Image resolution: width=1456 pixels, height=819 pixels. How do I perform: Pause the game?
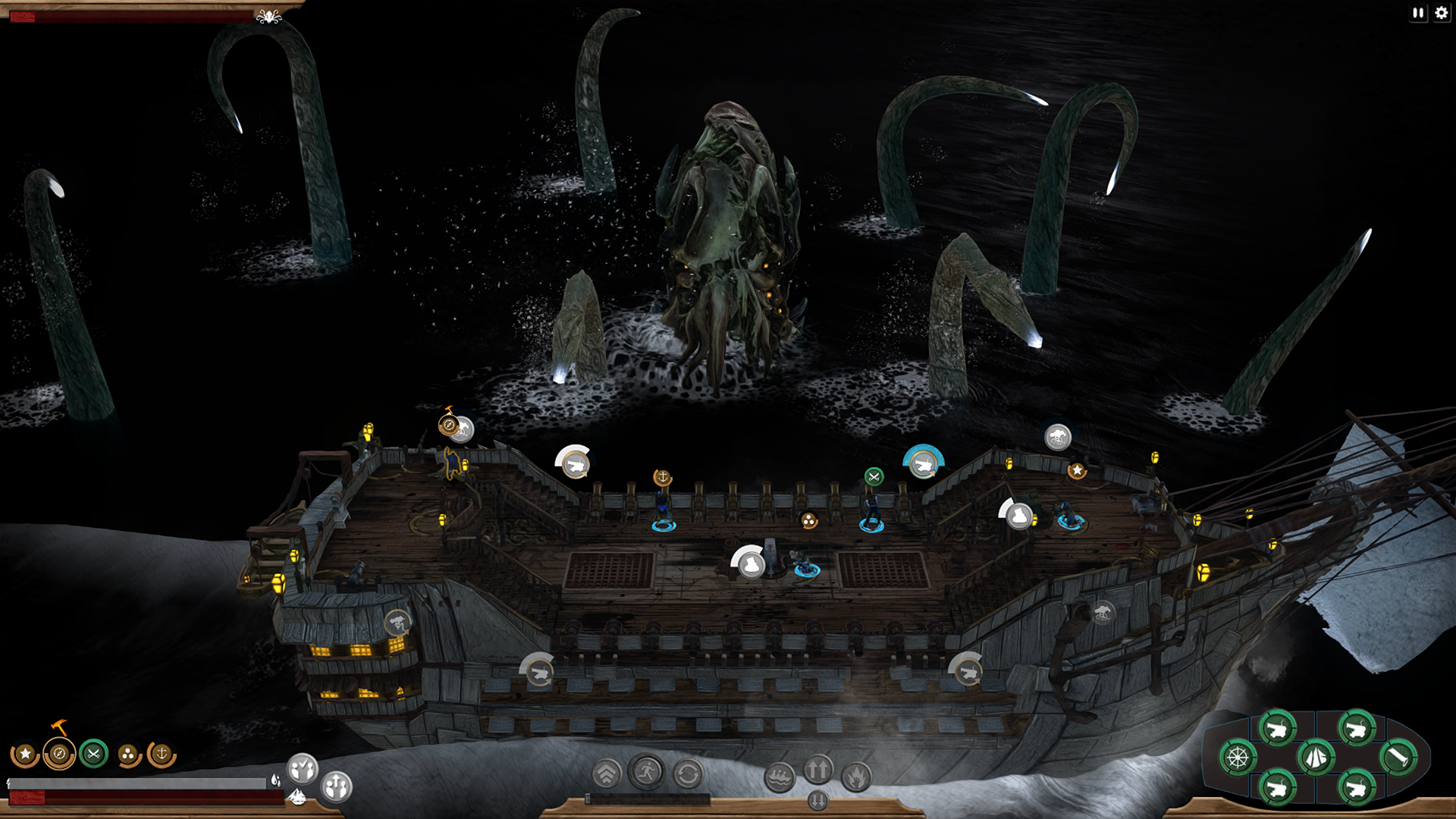point(1418,13)
